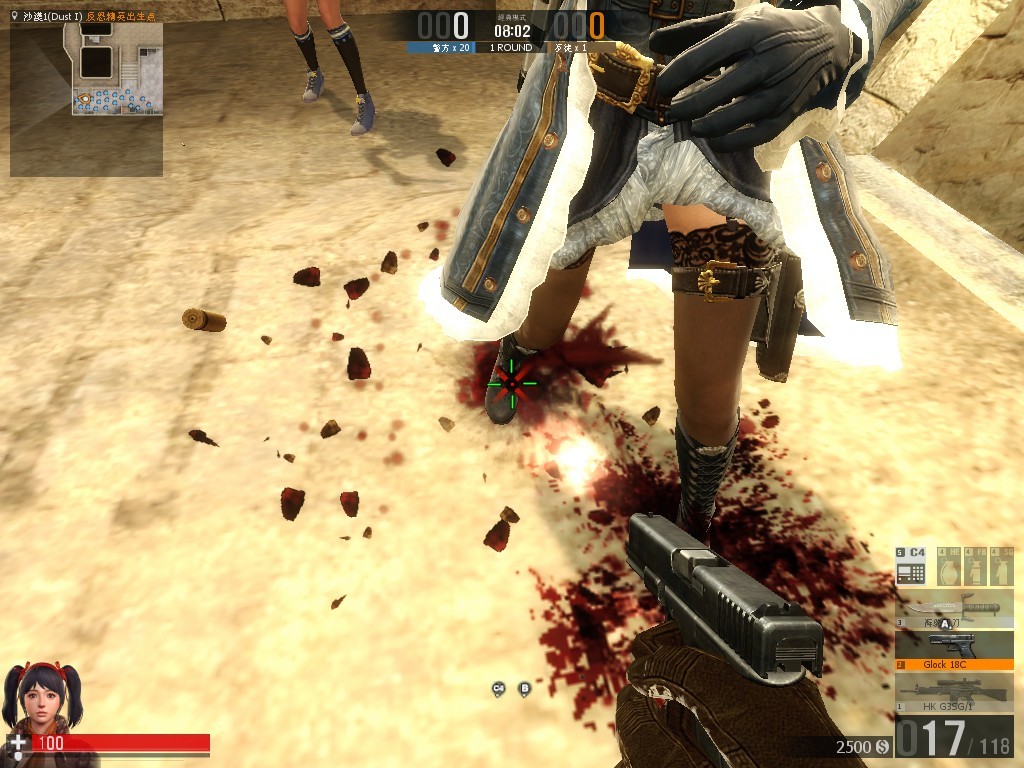
Task: Select the Glock 18C pistol slot
Action: click(x=954, y=650)
